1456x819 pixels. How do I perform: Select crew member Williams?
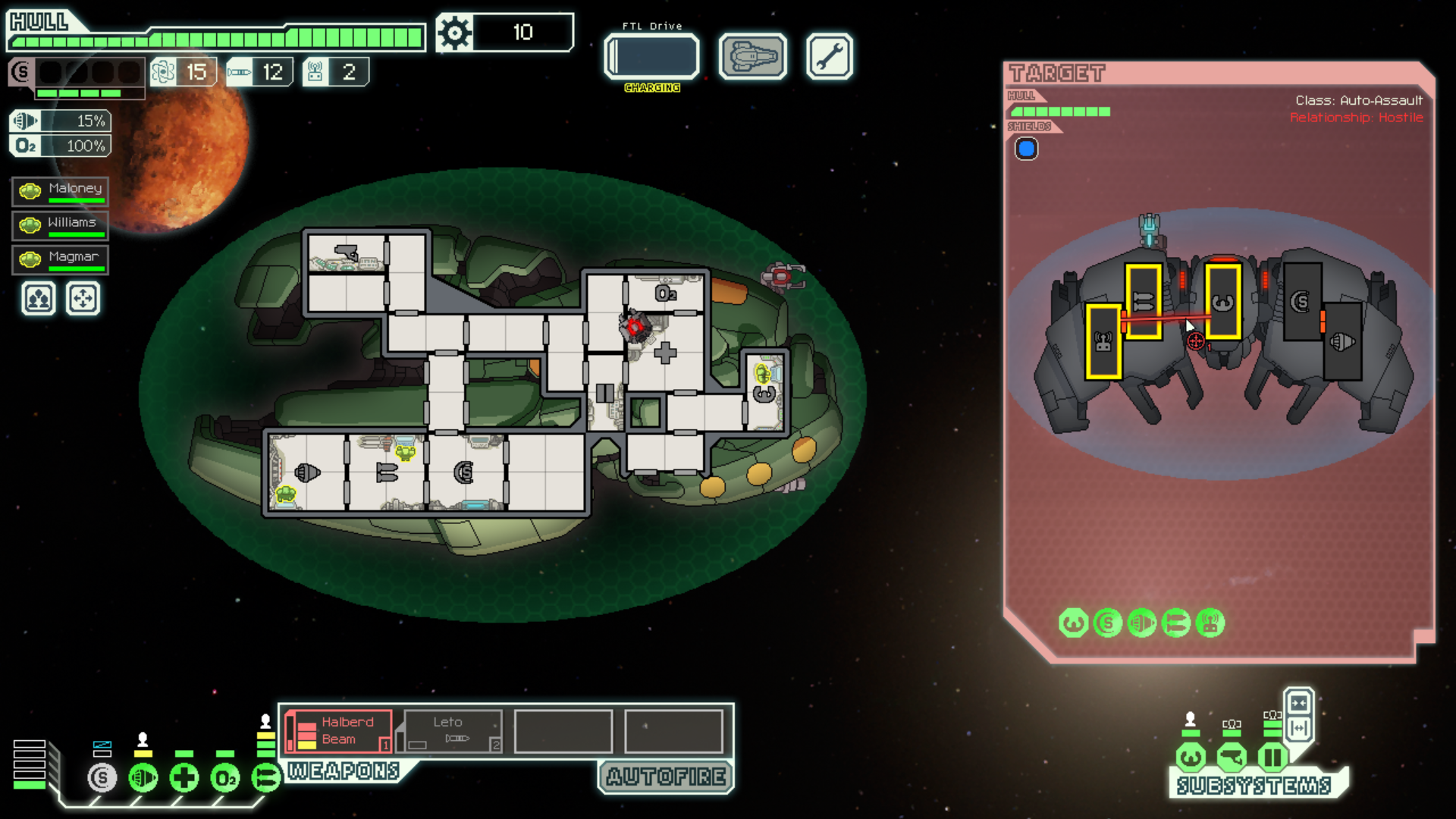pyautogui.click(x=61, y=225)
